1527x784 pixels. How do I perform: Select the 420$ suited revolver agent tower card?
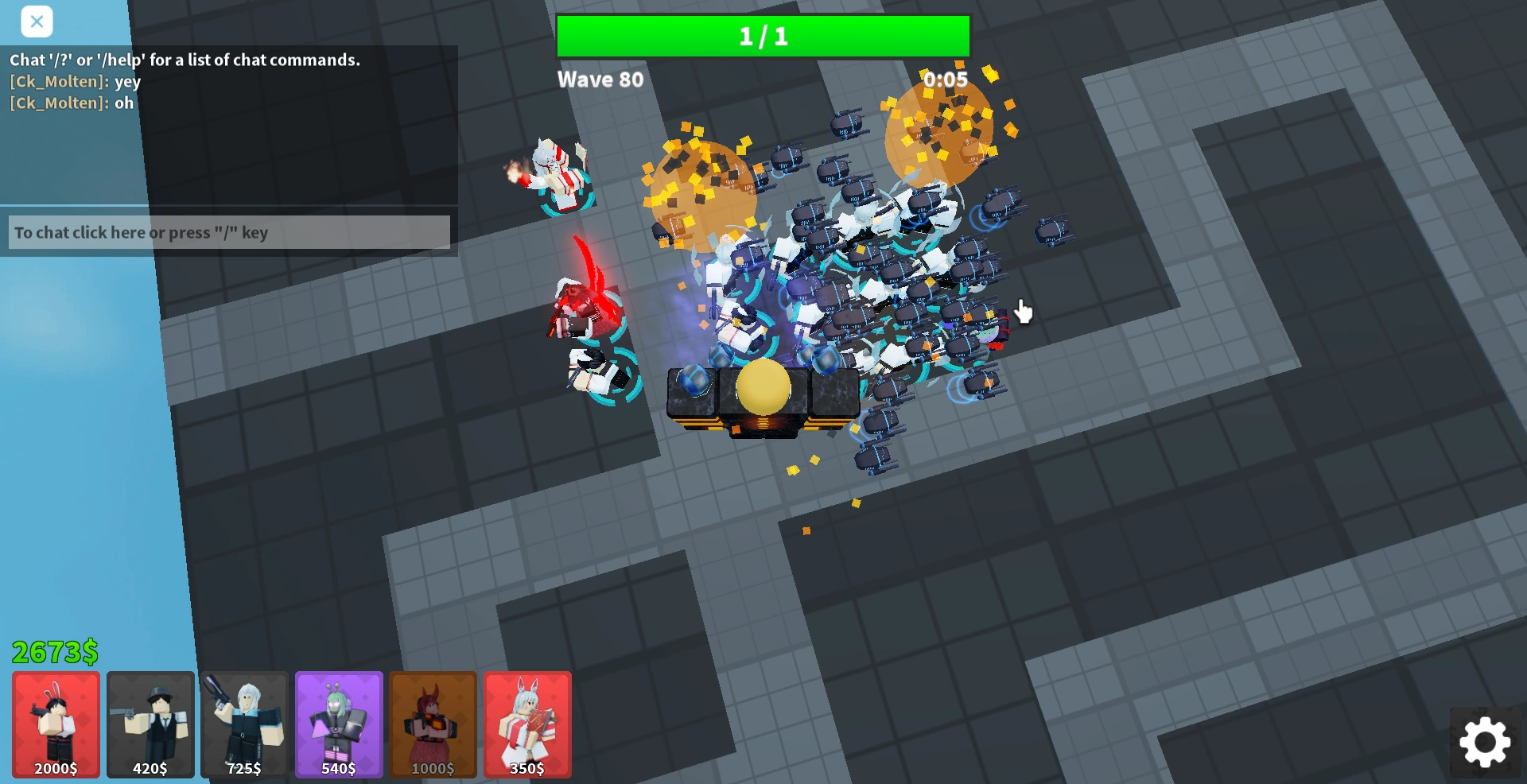pos(150,724)
